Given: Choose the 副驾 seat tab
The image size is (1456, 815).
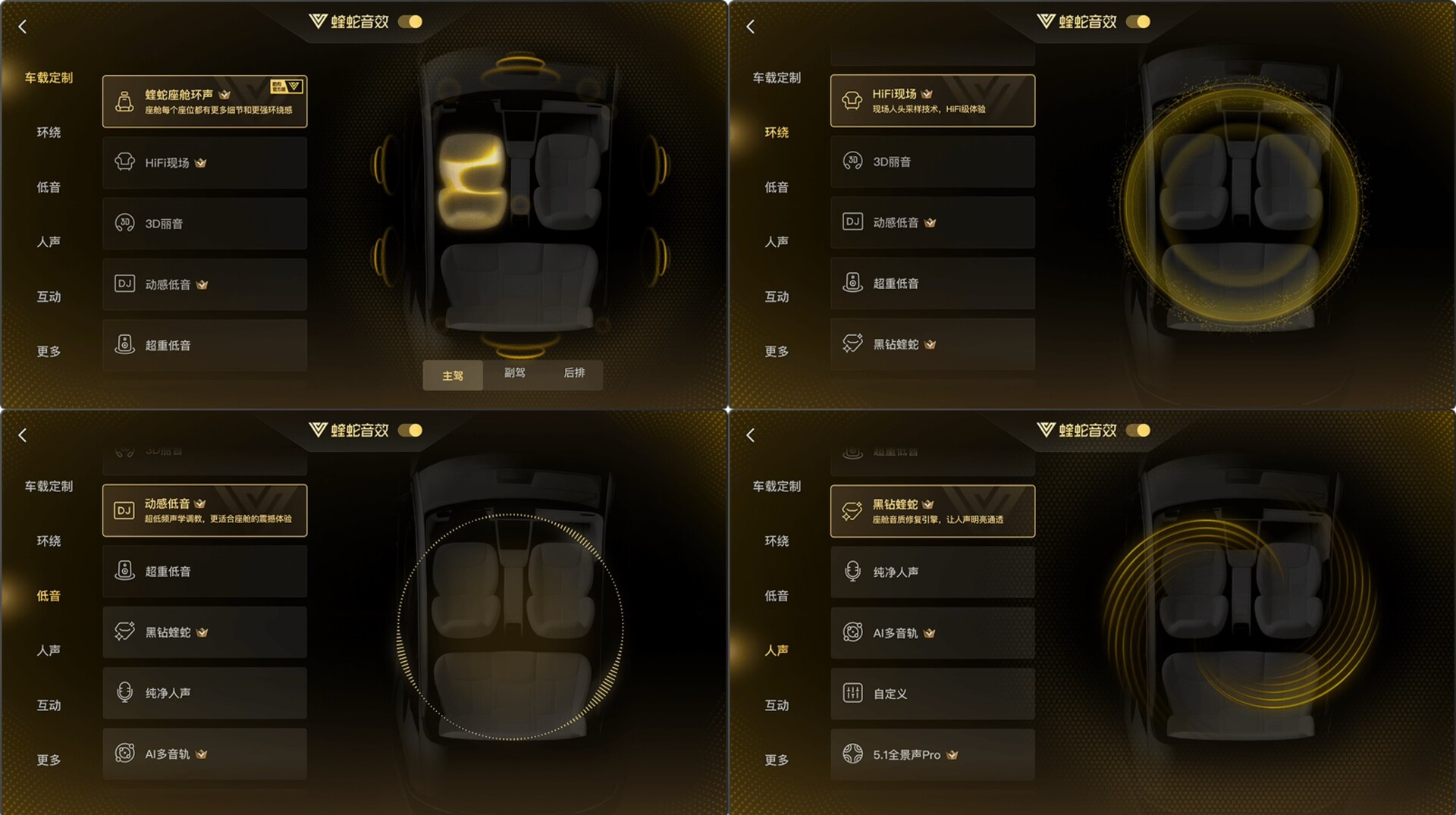Looking at the screenshot, I should tap(514, 373).
